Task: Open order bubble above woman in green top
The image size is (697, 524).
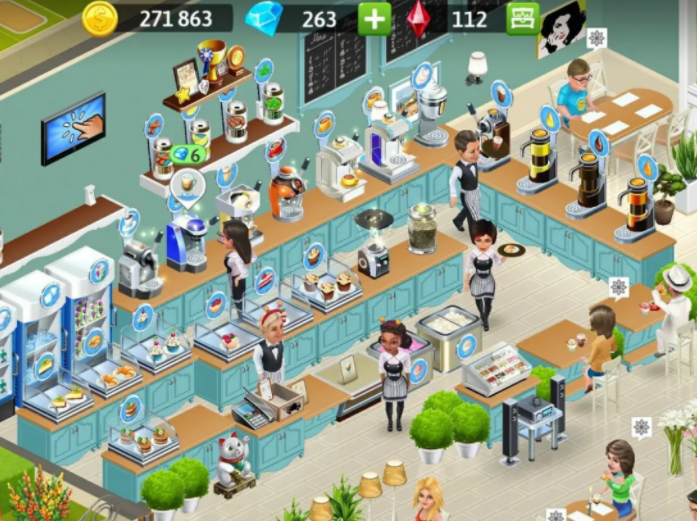Action: point(641,427)
